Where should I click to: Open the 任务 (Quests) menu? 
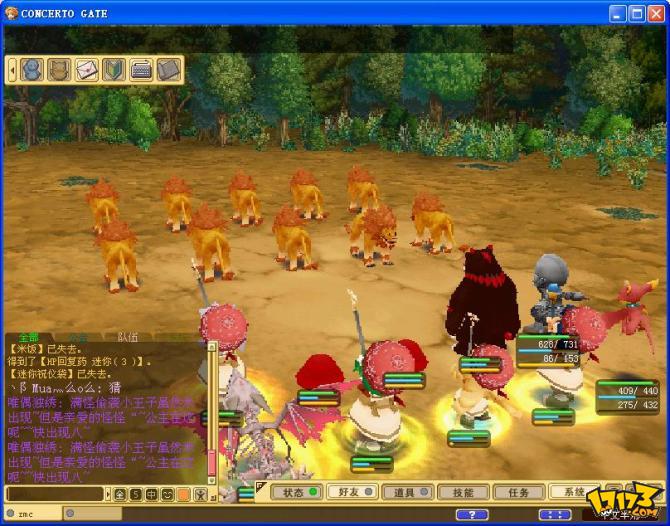[x=519, y=492]
